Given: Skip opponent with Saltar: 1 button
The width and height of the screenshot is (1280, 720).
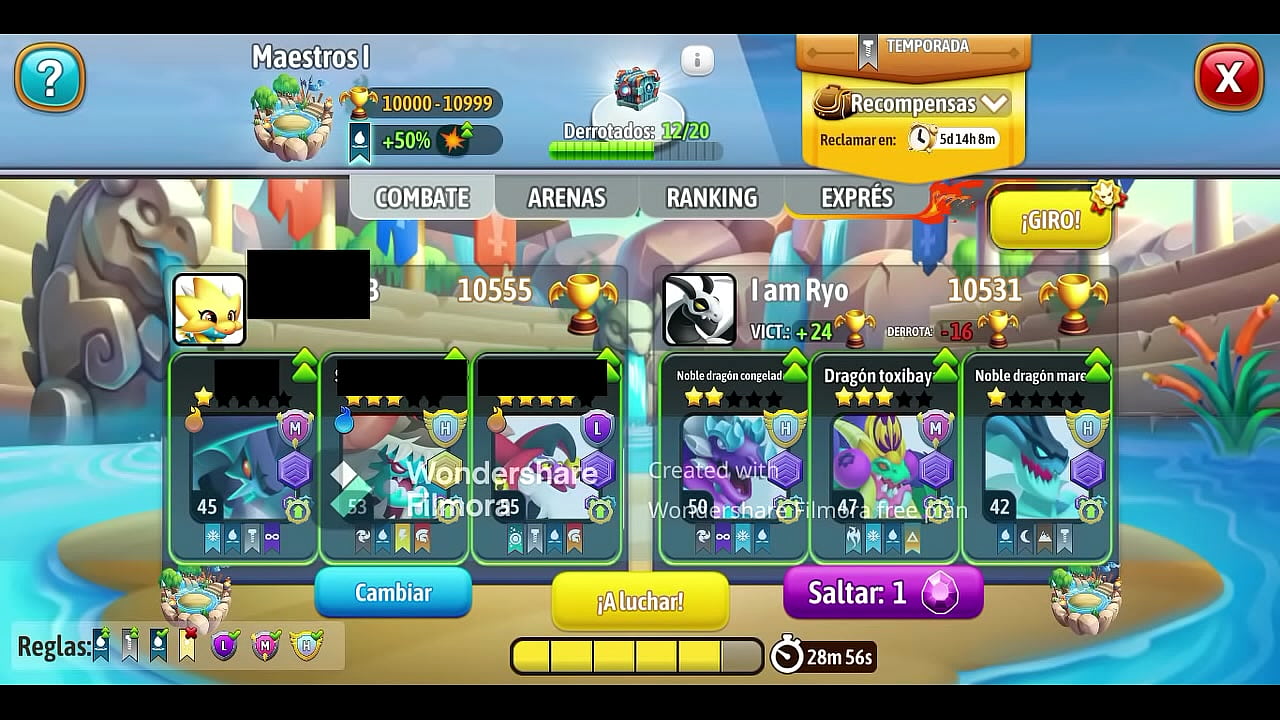Looking at the screenshot, I should tap(883, 593).
